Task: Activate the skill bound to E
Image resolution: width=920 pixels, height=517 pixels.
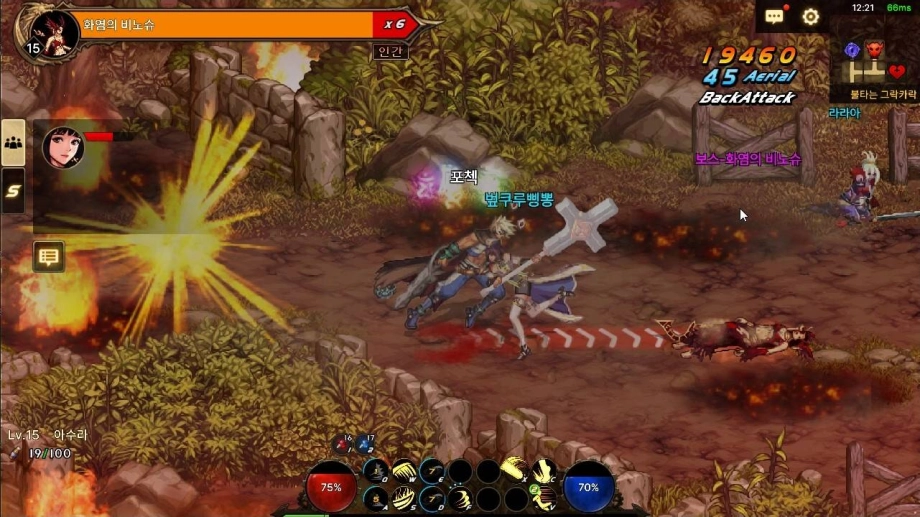Action: 432,471
